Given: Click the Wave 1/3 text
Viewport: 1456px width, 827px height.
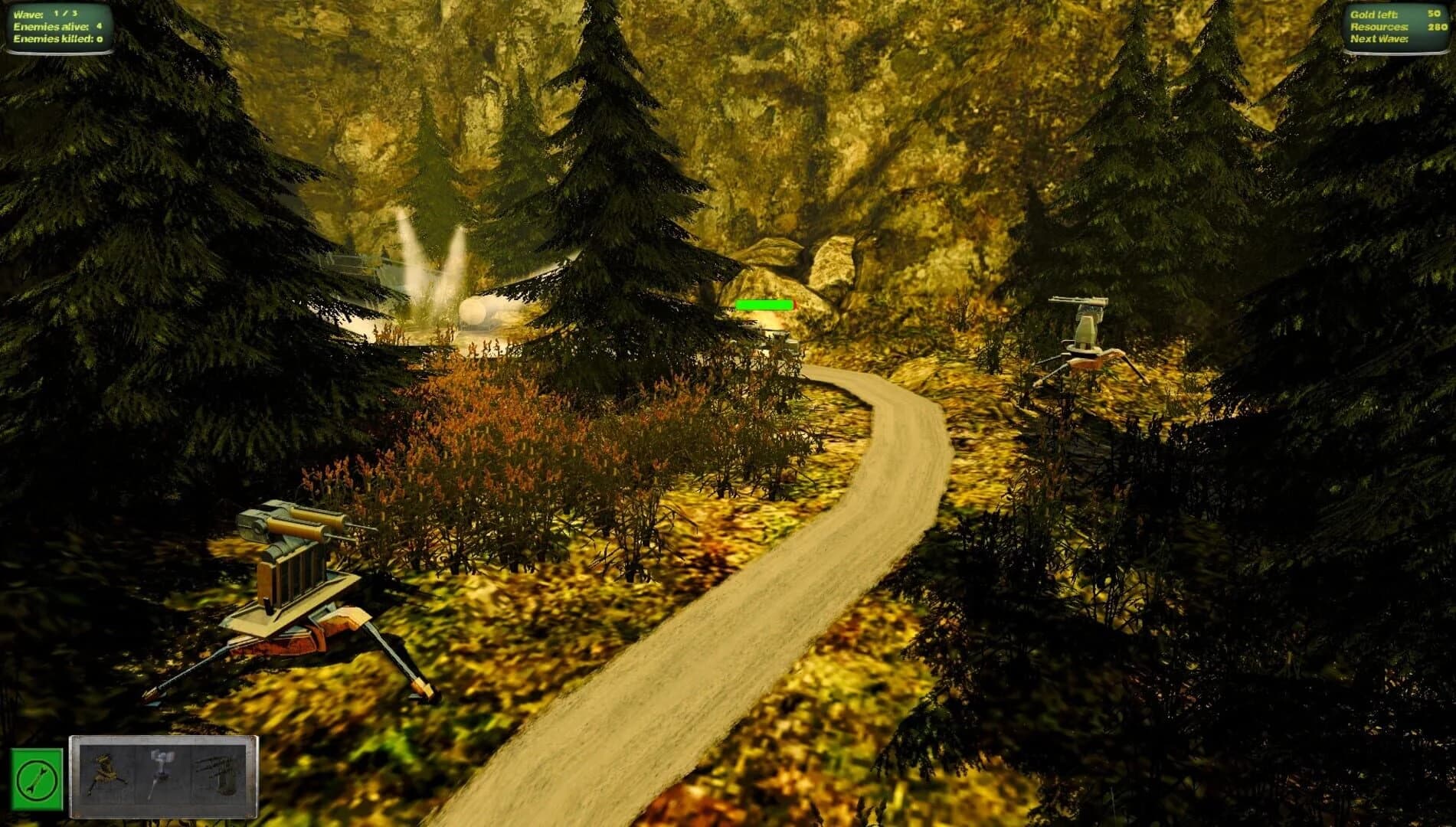Looking at the screenshot, I should (x=46, y=12).
